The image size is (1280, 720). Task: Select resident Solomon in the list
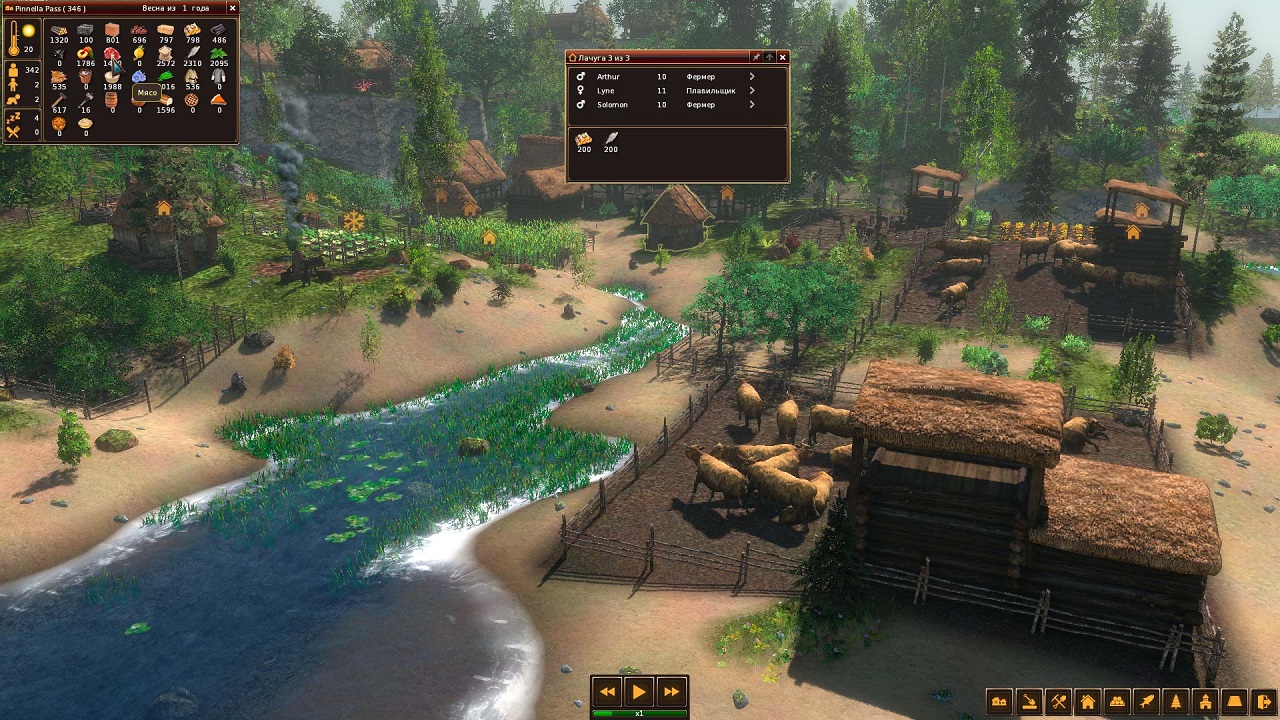(612, 104)
